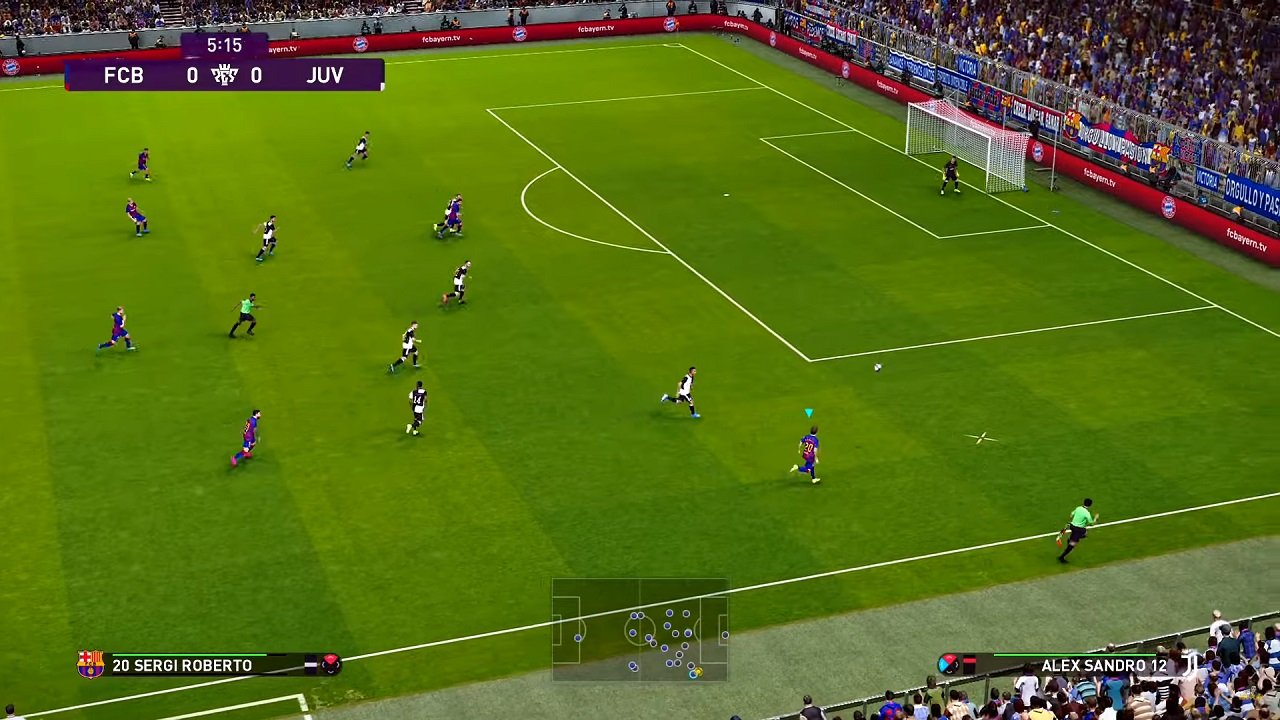Screen dimensions: 1280x720
Task: Click Alex Sandro's condition arrow icon
Action: 949,663
